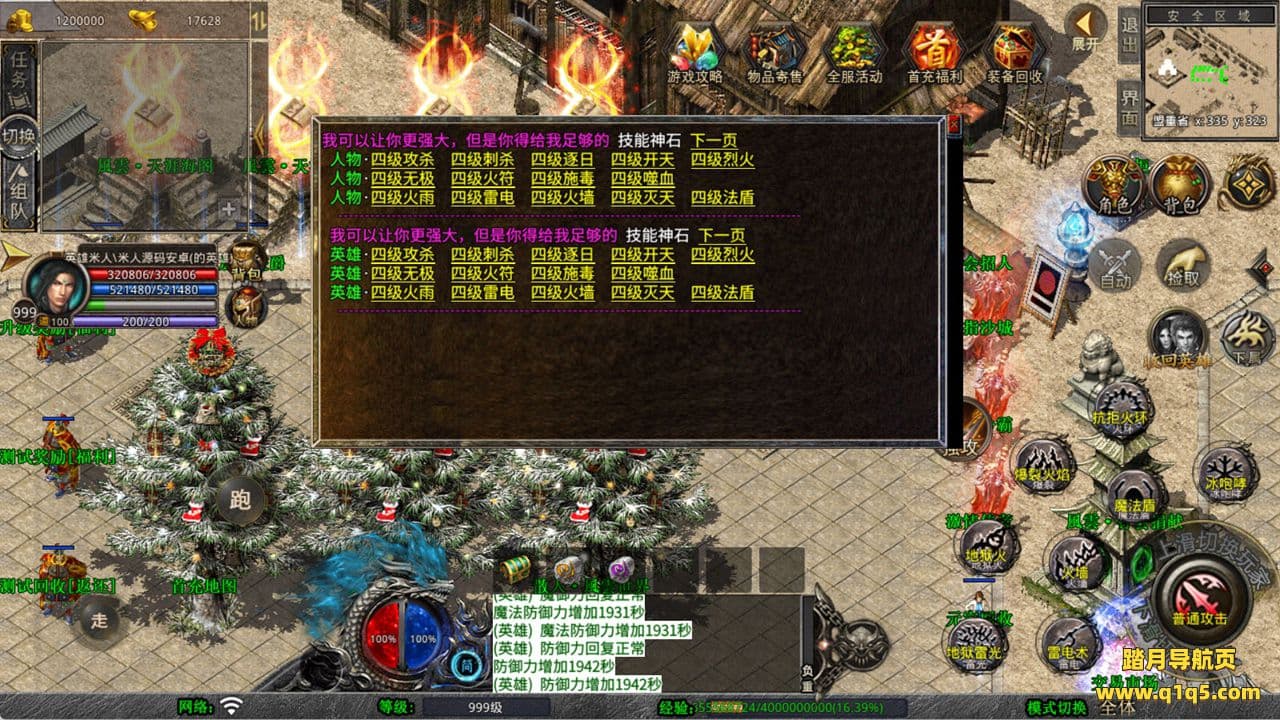Open the 物品寄售 consignment shop
Image resolution: width=1280 pixels, height=720 pixels.
[x=775, y=52]
